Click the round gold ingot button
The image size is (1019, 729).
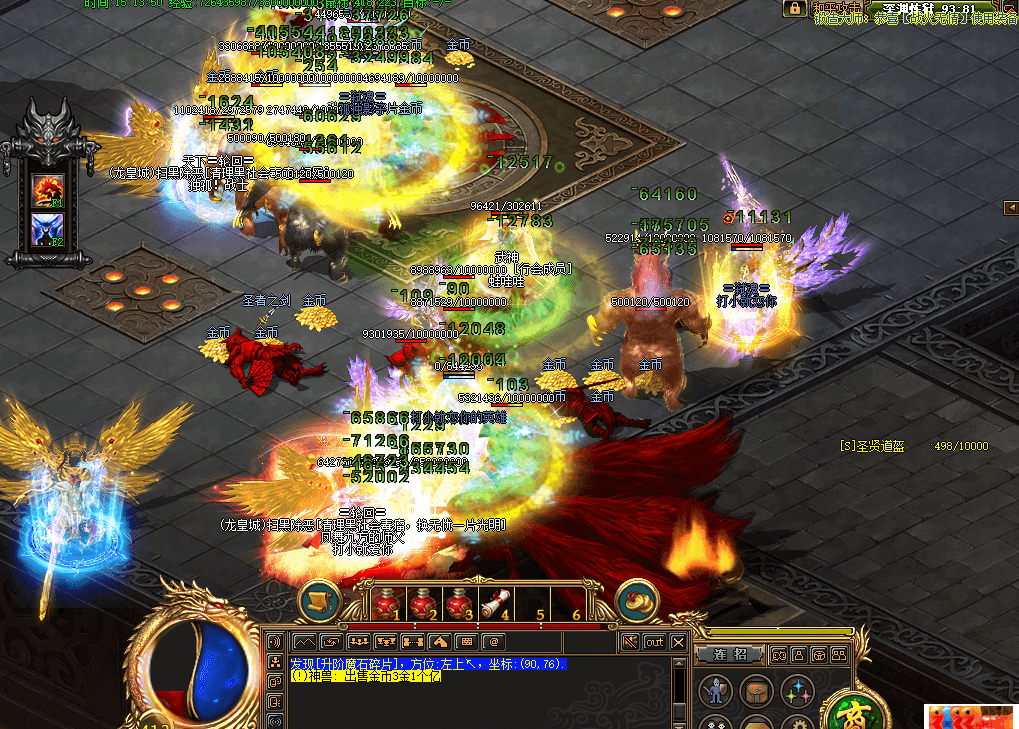point(636,600)
